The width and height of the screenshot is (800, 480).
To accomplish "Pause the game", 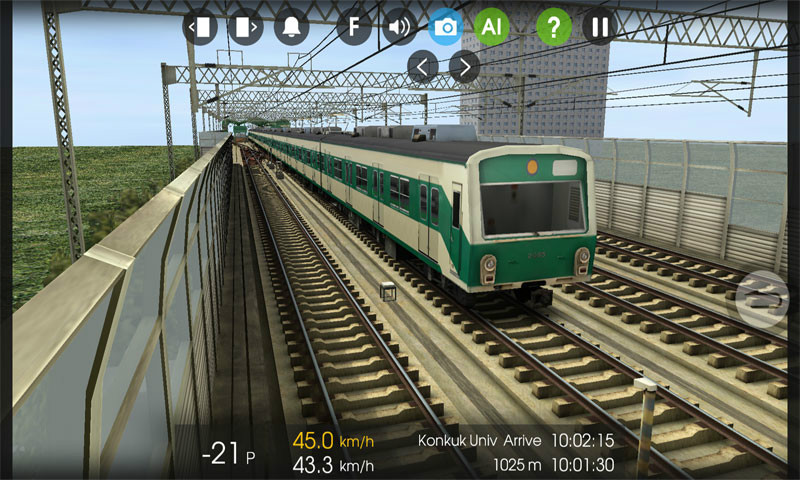I will (599, 26).
